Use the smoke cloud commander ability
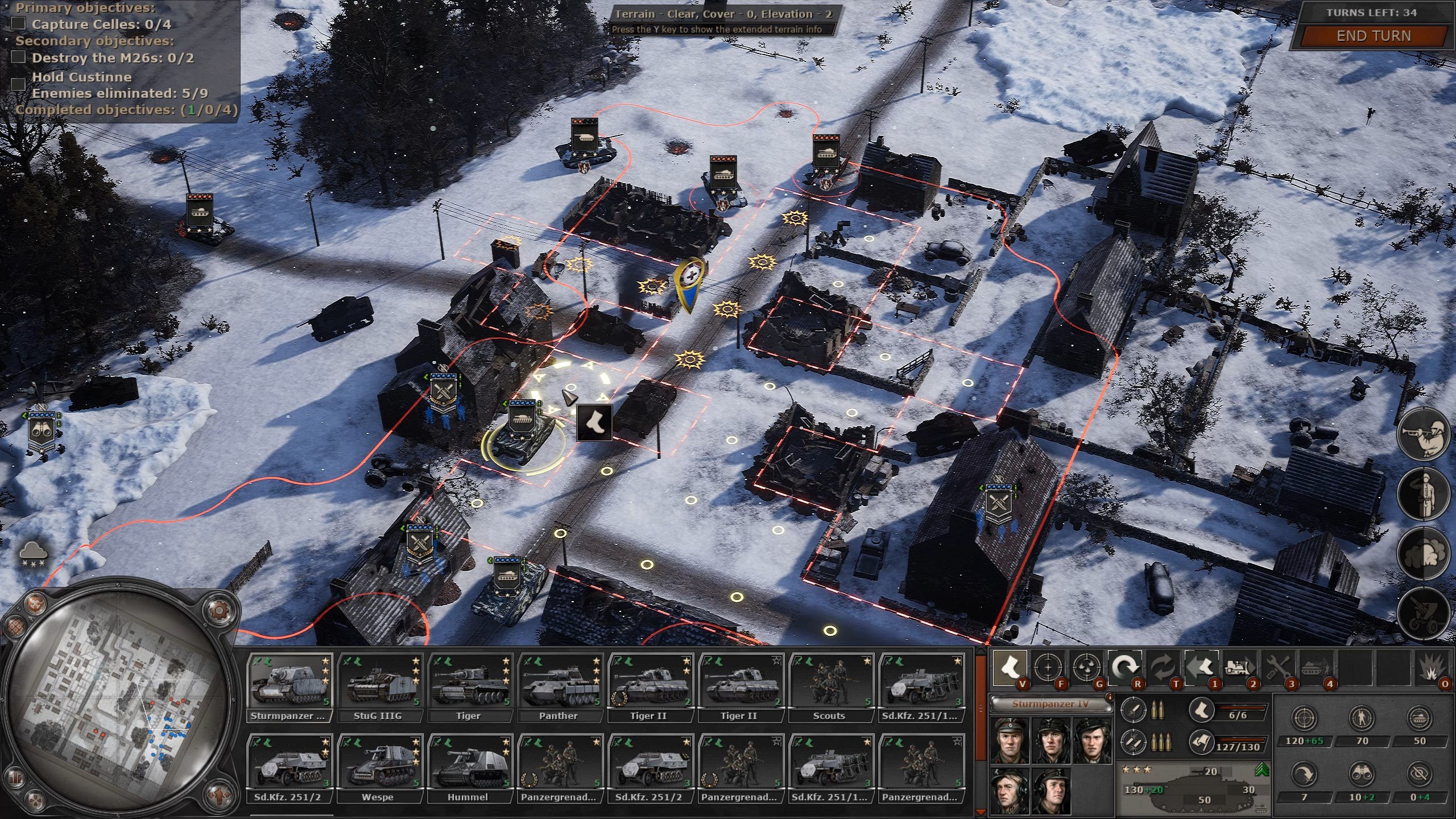Image resolution: width=1456 pixels, height=819 pixels. (1424, 556)
